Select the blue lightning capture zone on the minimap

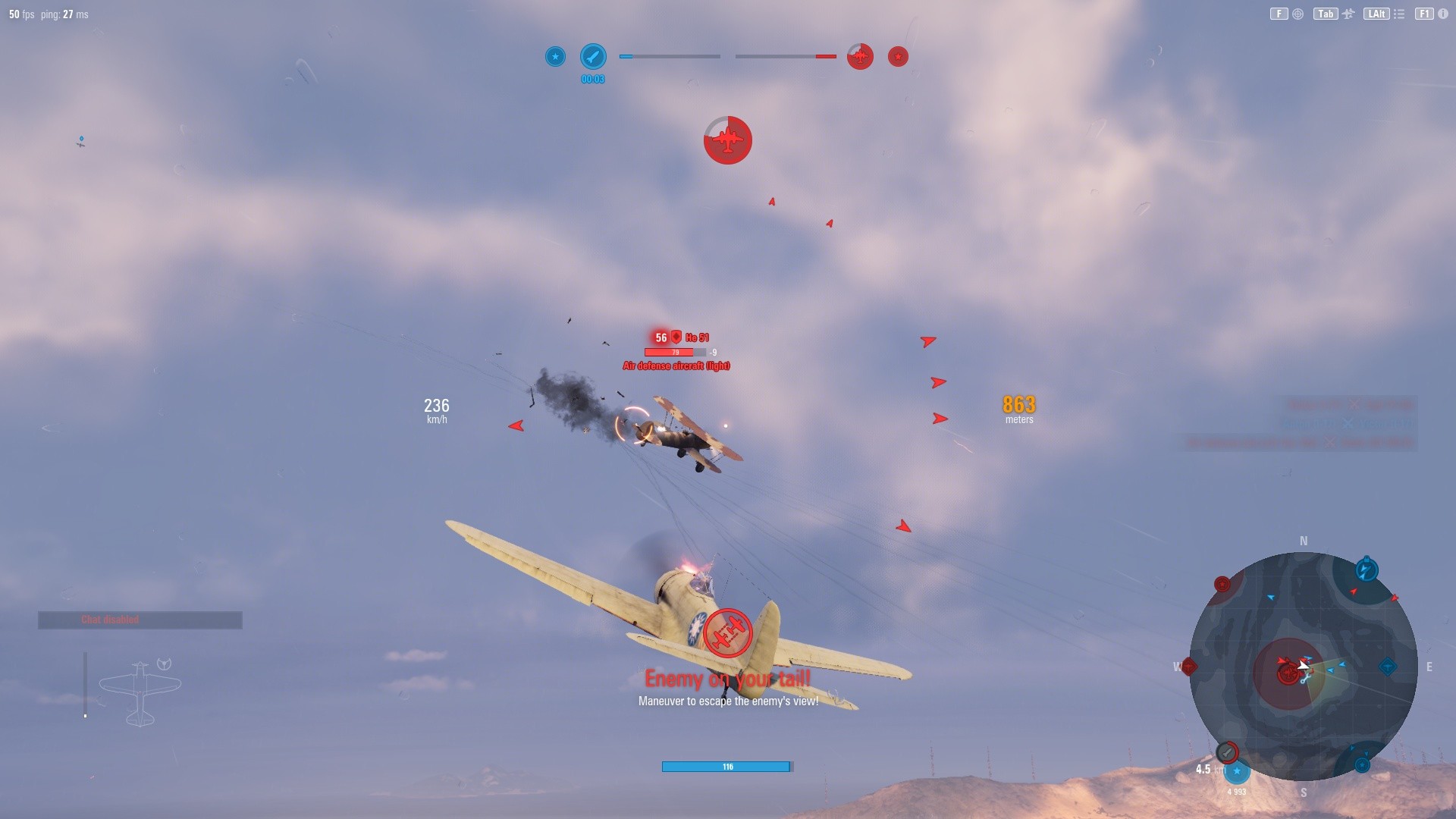pyautogui.click(x=1367, y=570)
